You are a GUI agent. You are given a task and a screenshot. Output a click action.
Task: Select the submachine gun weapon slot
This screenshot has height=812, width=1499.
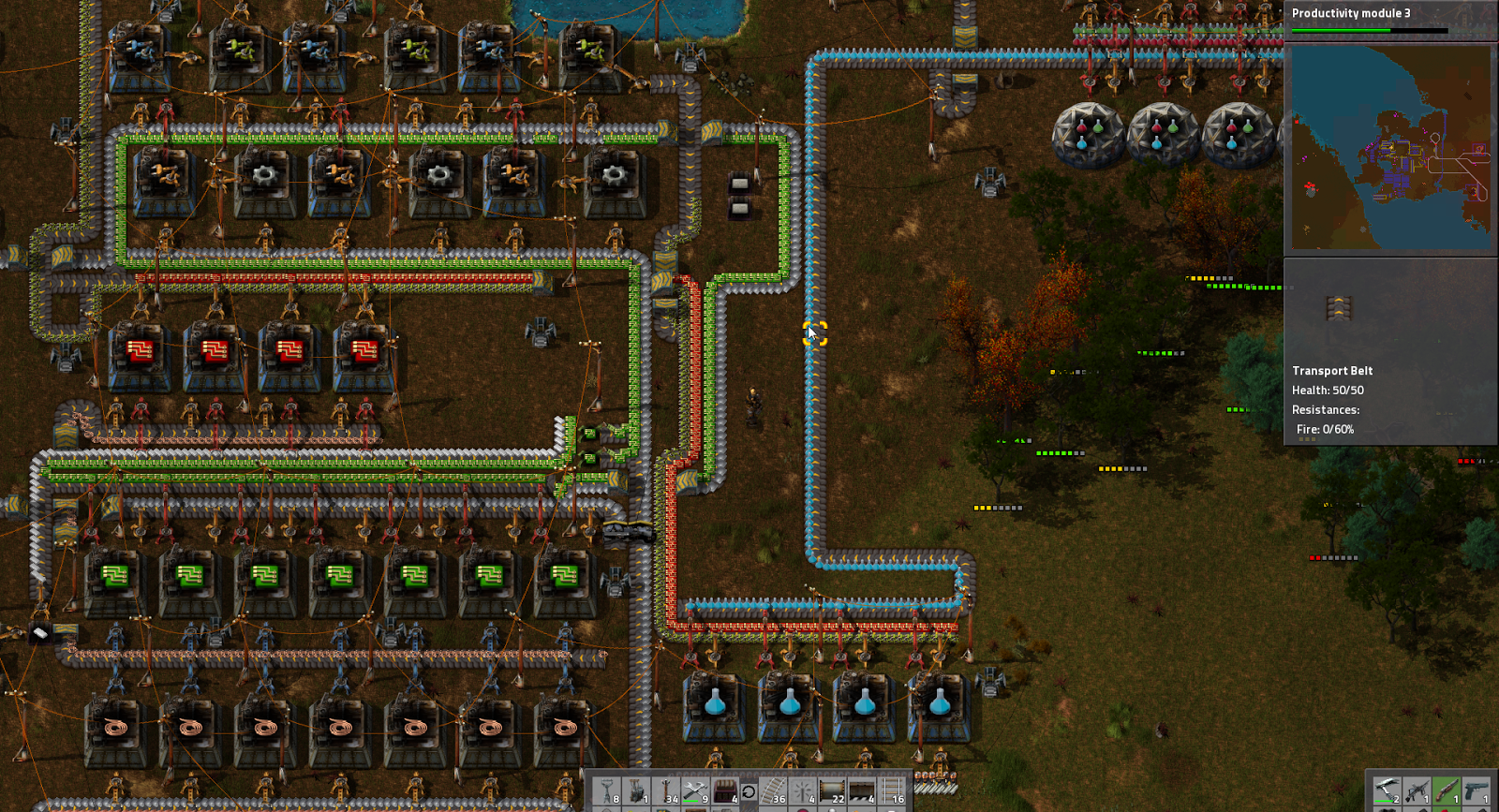tap(1417, 790)
